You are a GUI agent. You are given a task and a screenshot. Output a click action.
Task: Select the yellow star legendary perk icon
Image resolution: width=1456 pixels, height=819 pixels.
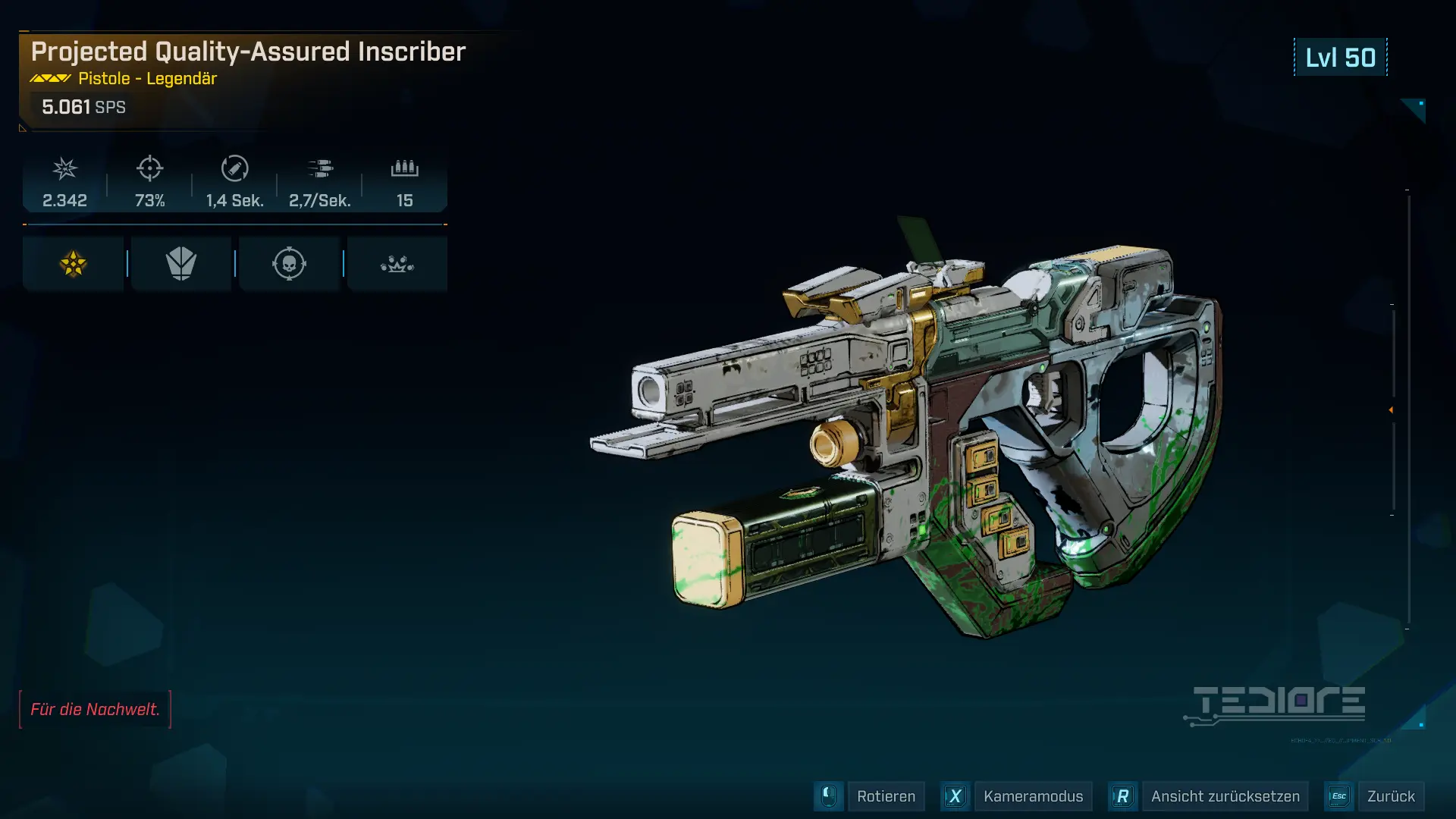tap(74, 264)
